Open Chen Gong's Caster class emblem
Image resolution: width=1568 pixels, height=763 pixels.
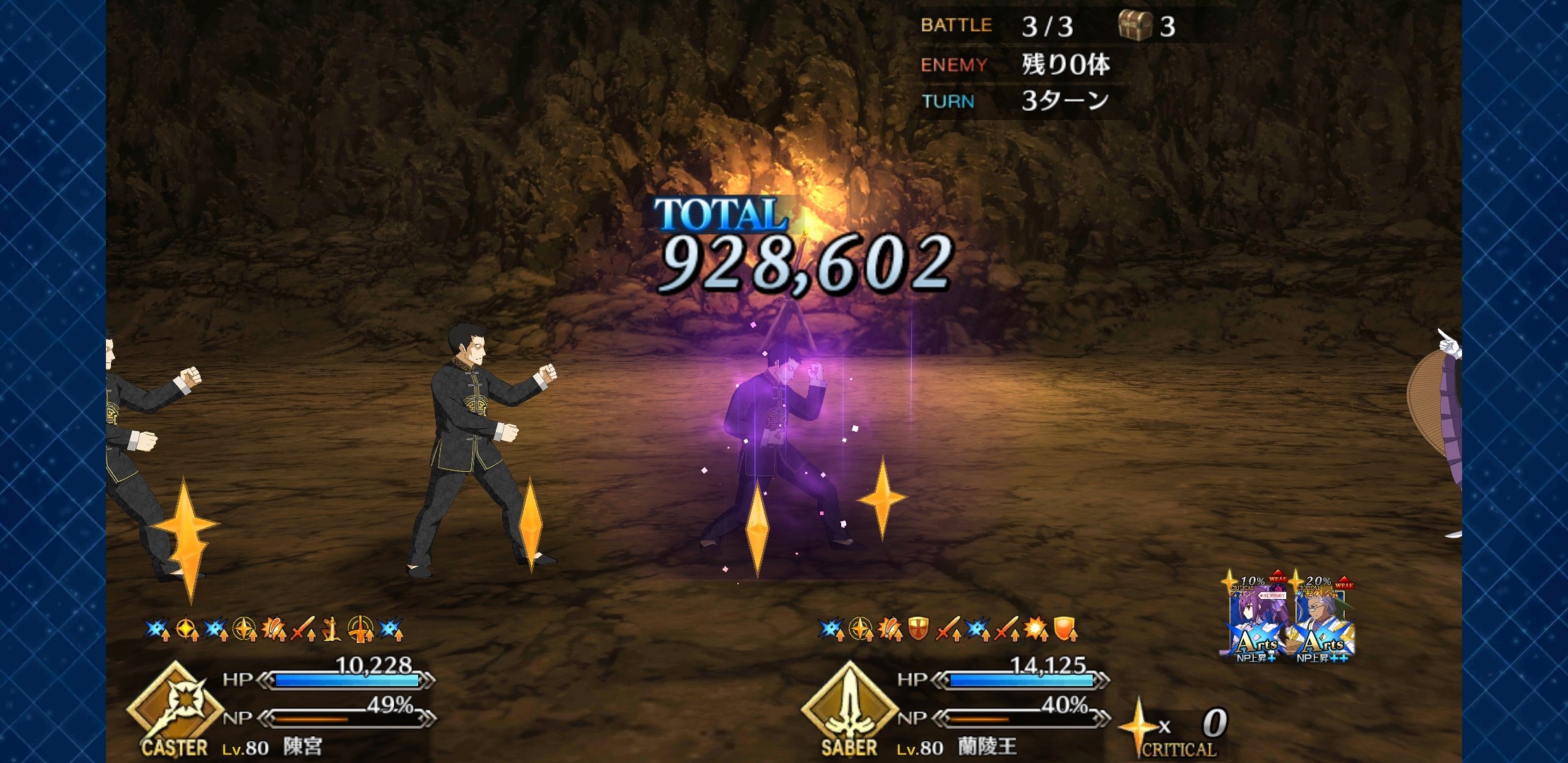point(175,708)
